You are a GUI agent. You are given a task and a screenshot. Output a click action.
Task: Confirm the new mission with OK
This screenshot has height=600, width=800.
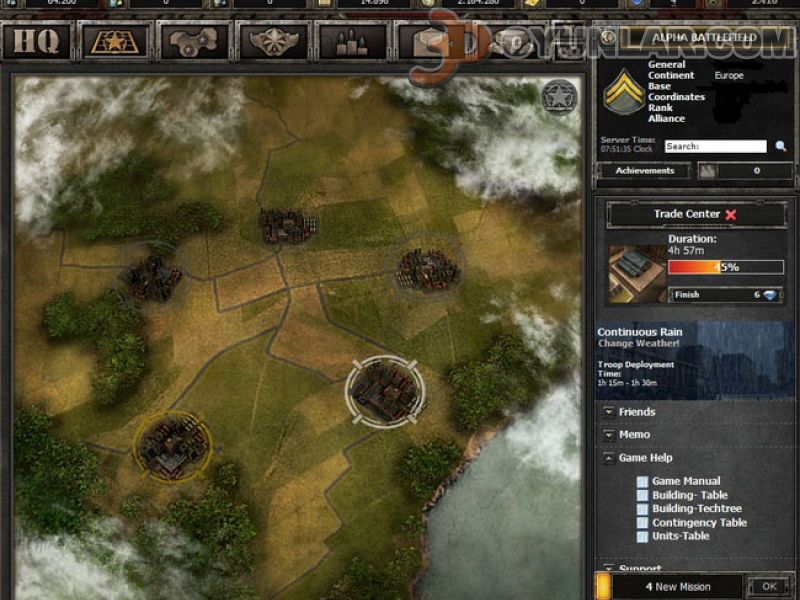tap(768, 586)
